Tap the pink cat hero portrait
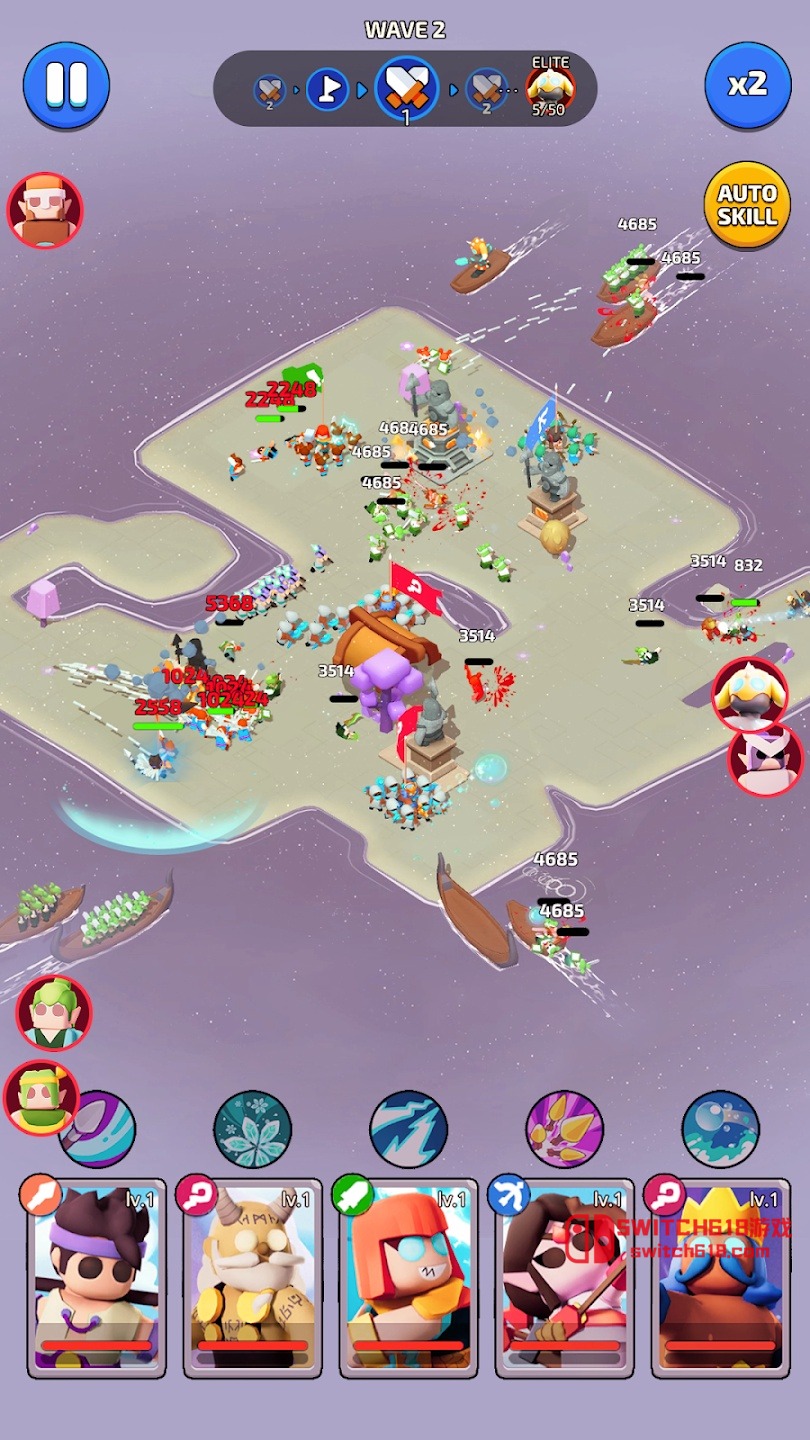This screenshot has height=1440, width=810. click(x=766, y=760)
